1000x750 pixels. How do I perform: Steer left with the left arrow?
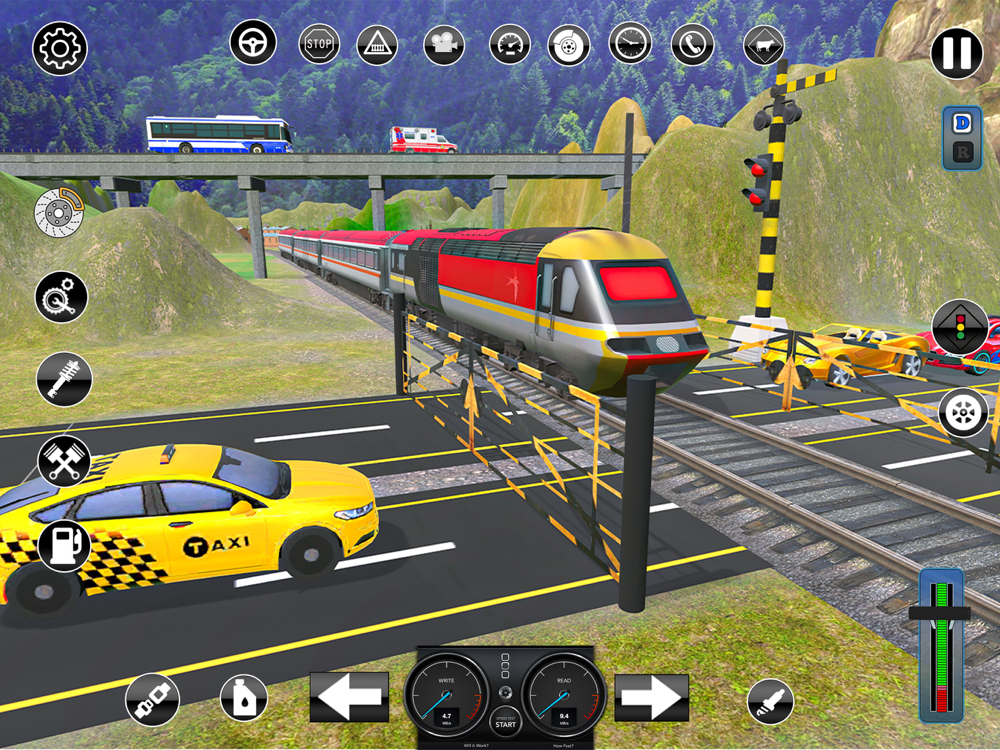[x=349, y=696]
